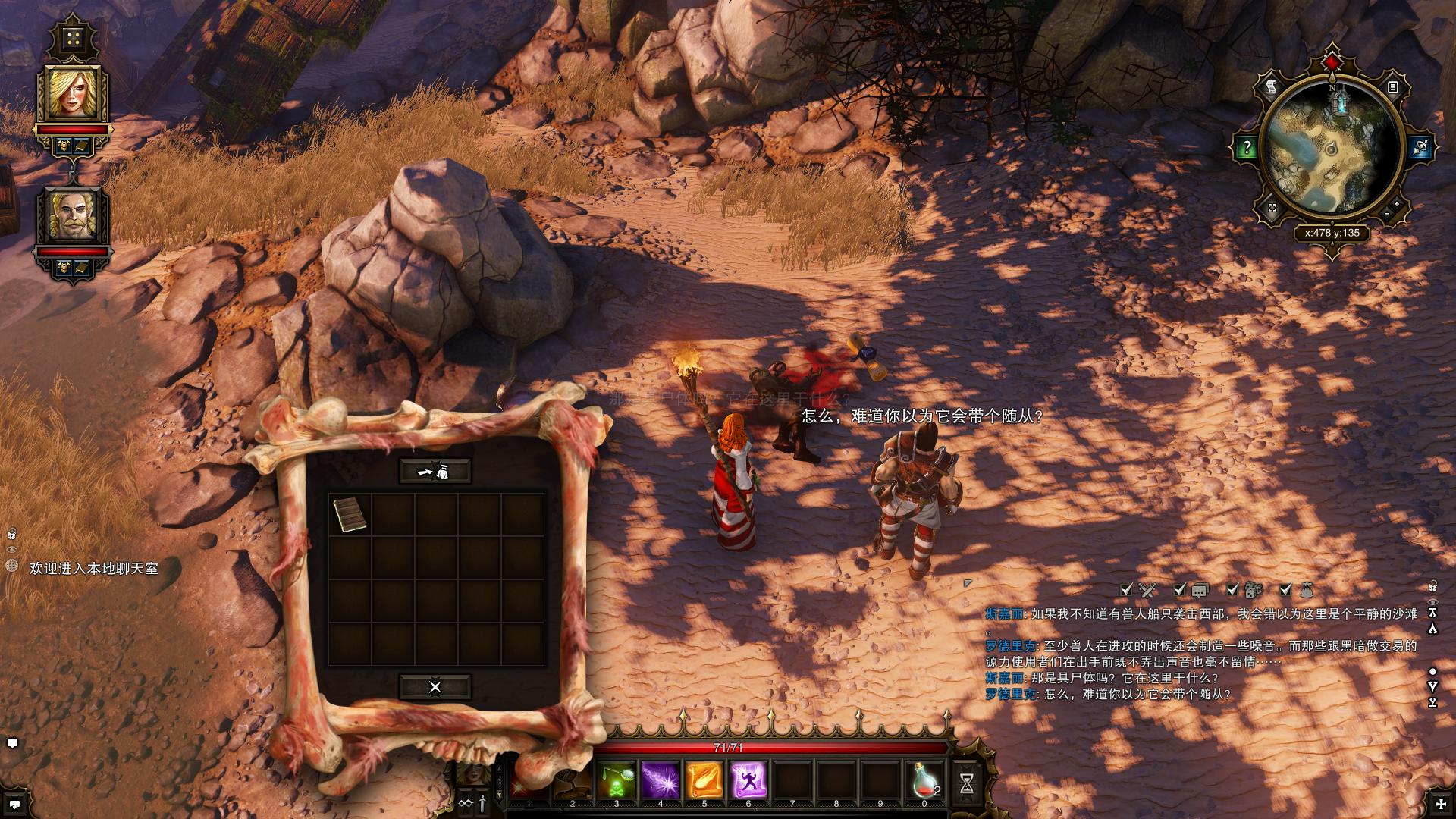Select the blonde female character portrait
The width and height of the screenshot is (1456, 819).
[x=73, y=93]
